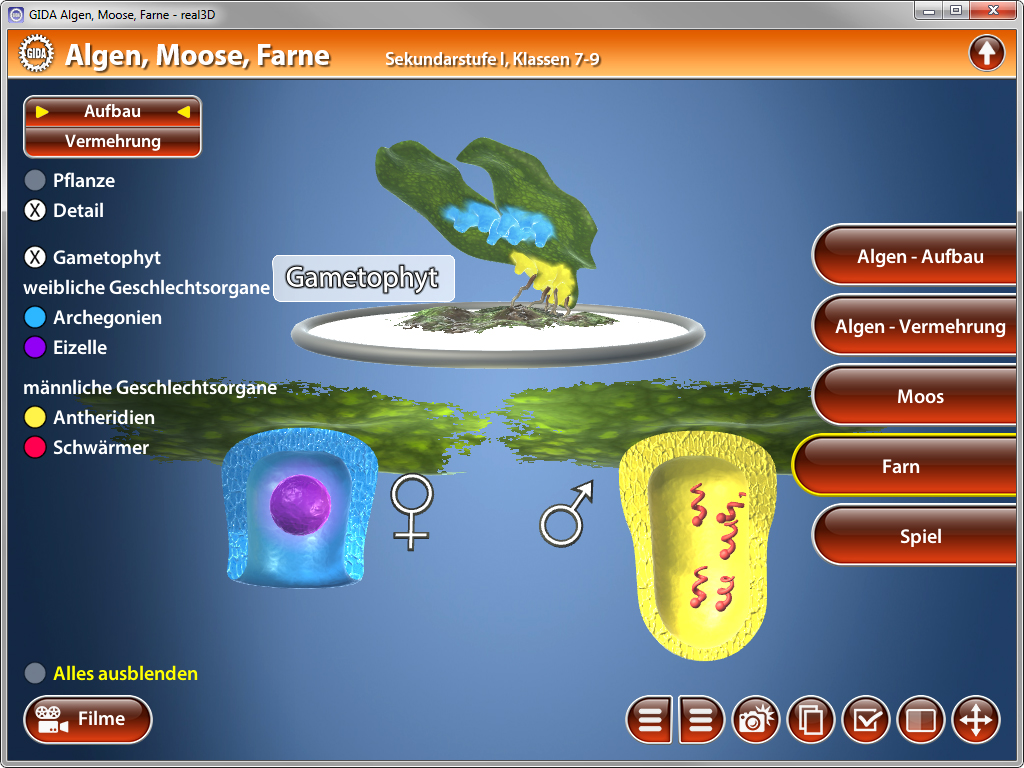Switch to the Aufbau tab
The width and height of the screenshot is (1024, 768).
pyautogui.click(x=112, y=112)
